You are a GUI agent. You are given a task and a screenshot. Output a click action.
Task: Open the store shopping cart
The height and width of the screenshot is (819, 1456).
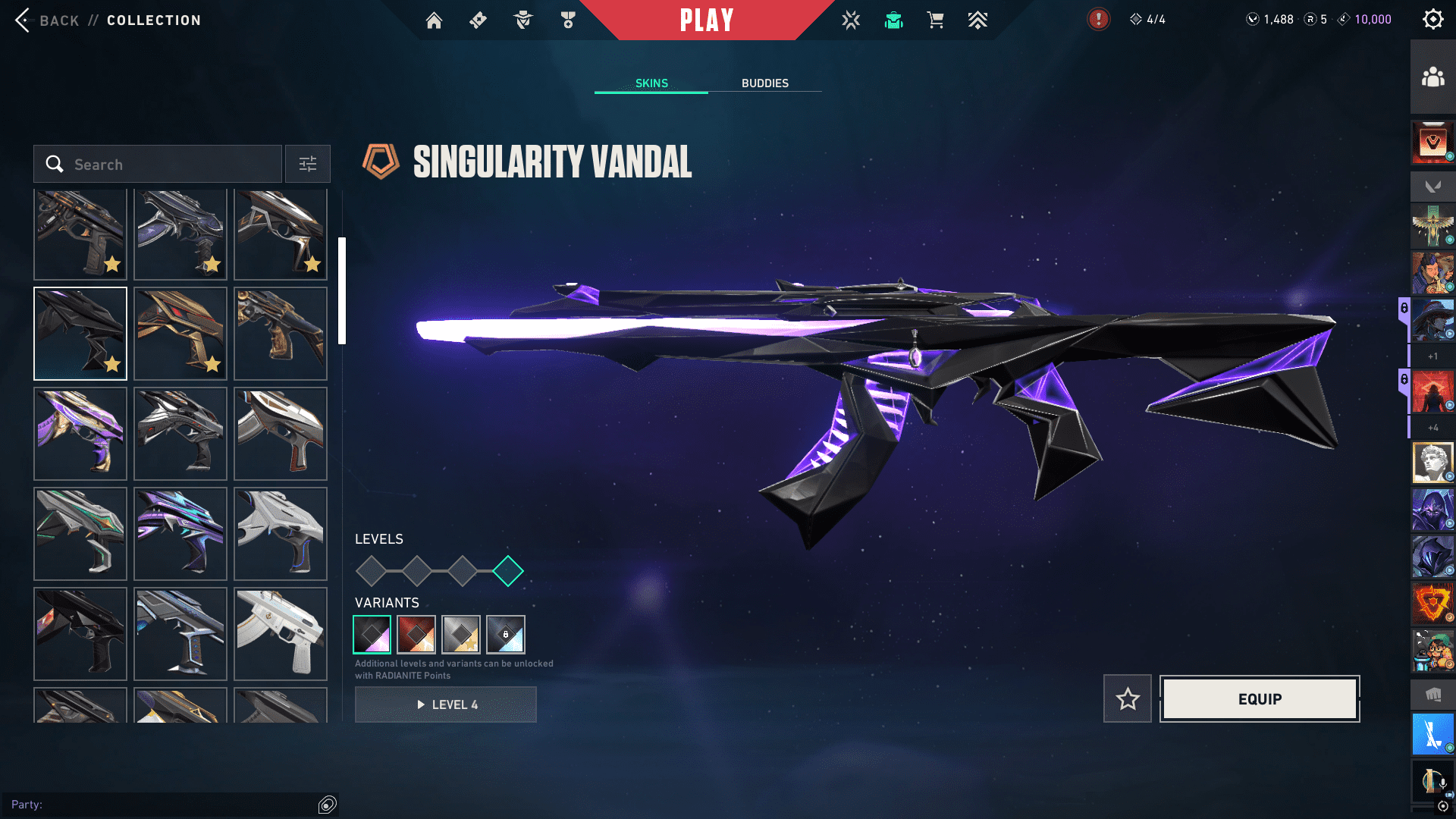(x=935, y=20)
